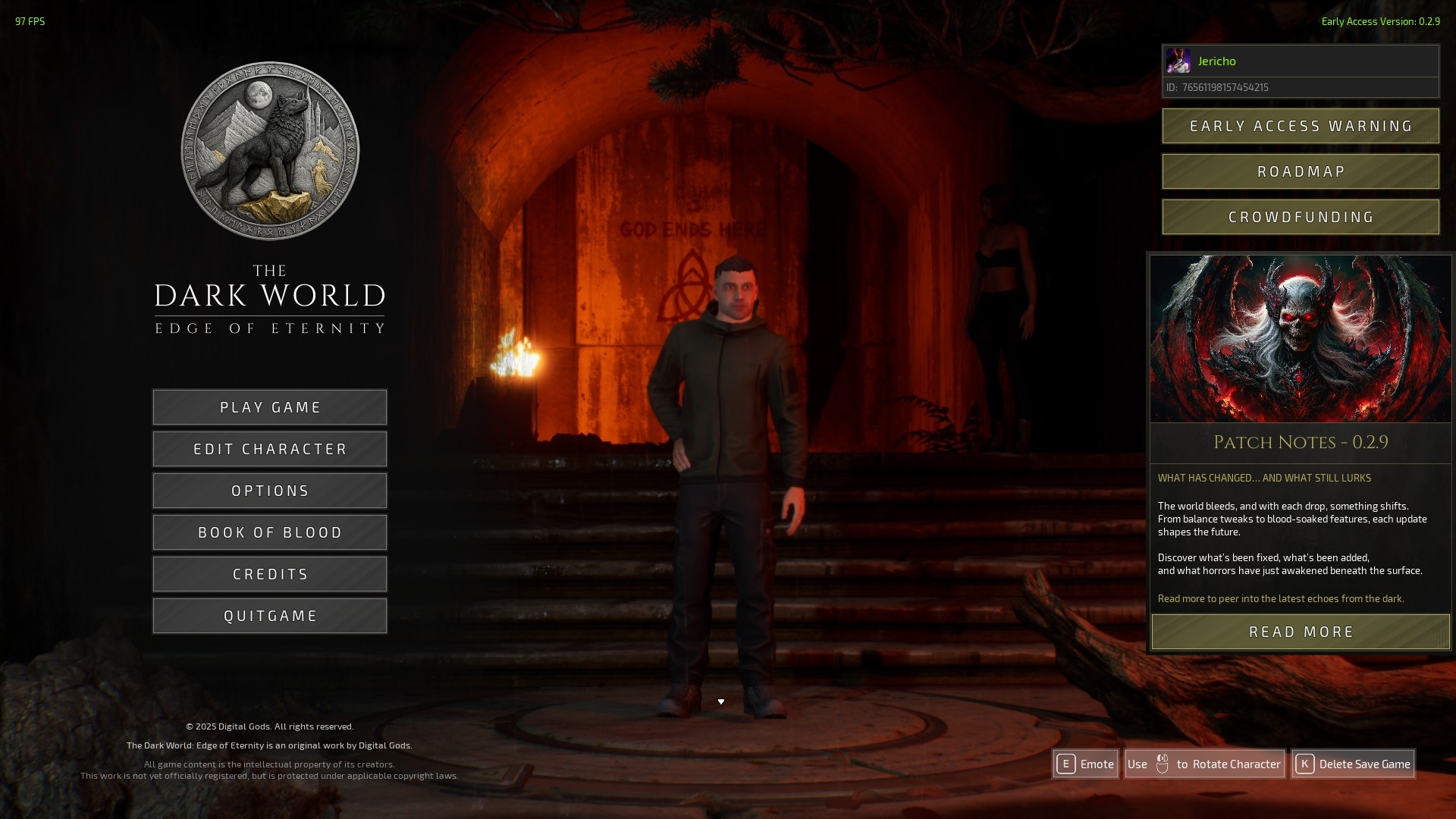The height and width of the screenshot is (819, 1456).
Task: Open the Crowdfunding page
Action: pos(1301,217)
